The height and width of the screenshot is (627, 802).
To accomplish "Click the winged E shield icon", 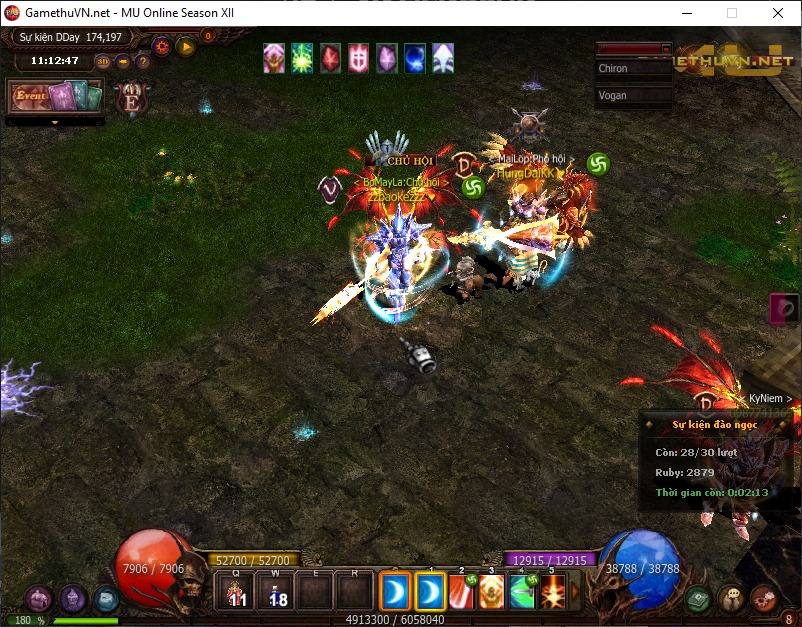I will coord(131,98).
